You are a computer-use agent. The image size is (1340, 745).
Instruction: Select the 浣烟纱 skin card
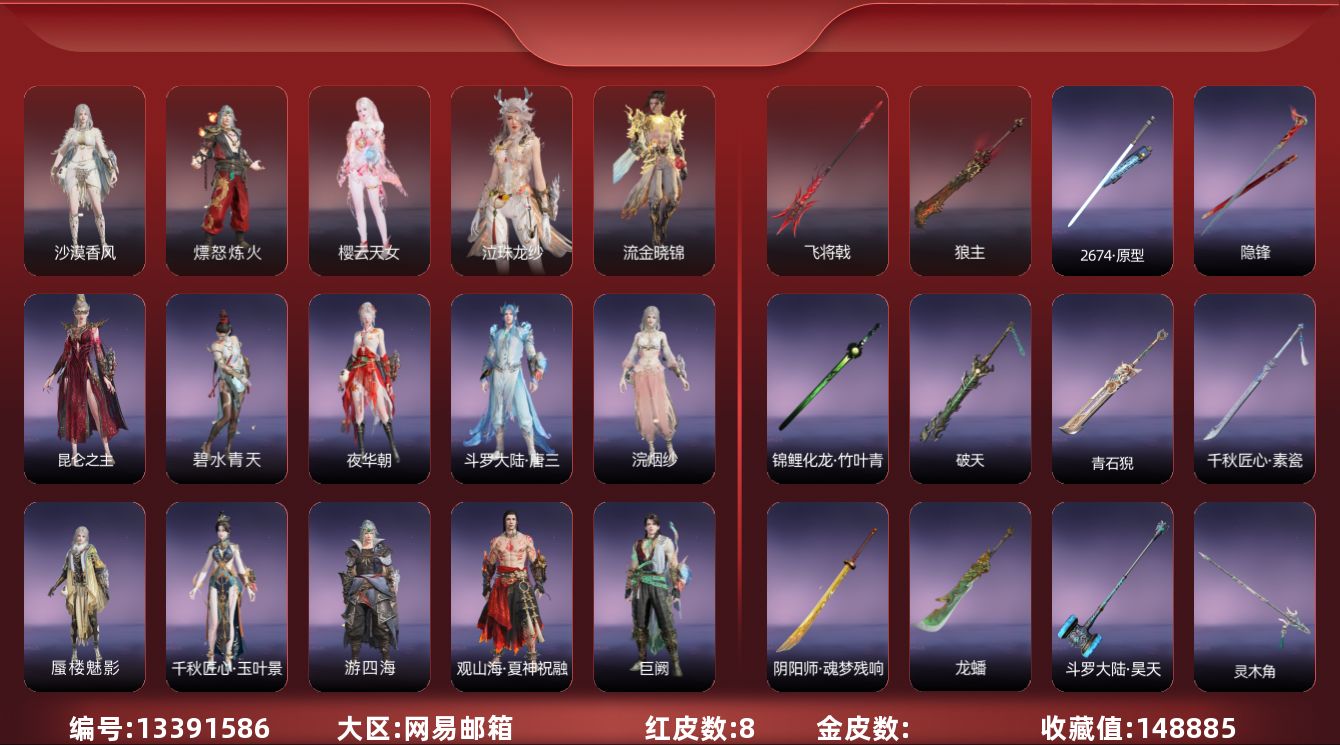[654, 388]
